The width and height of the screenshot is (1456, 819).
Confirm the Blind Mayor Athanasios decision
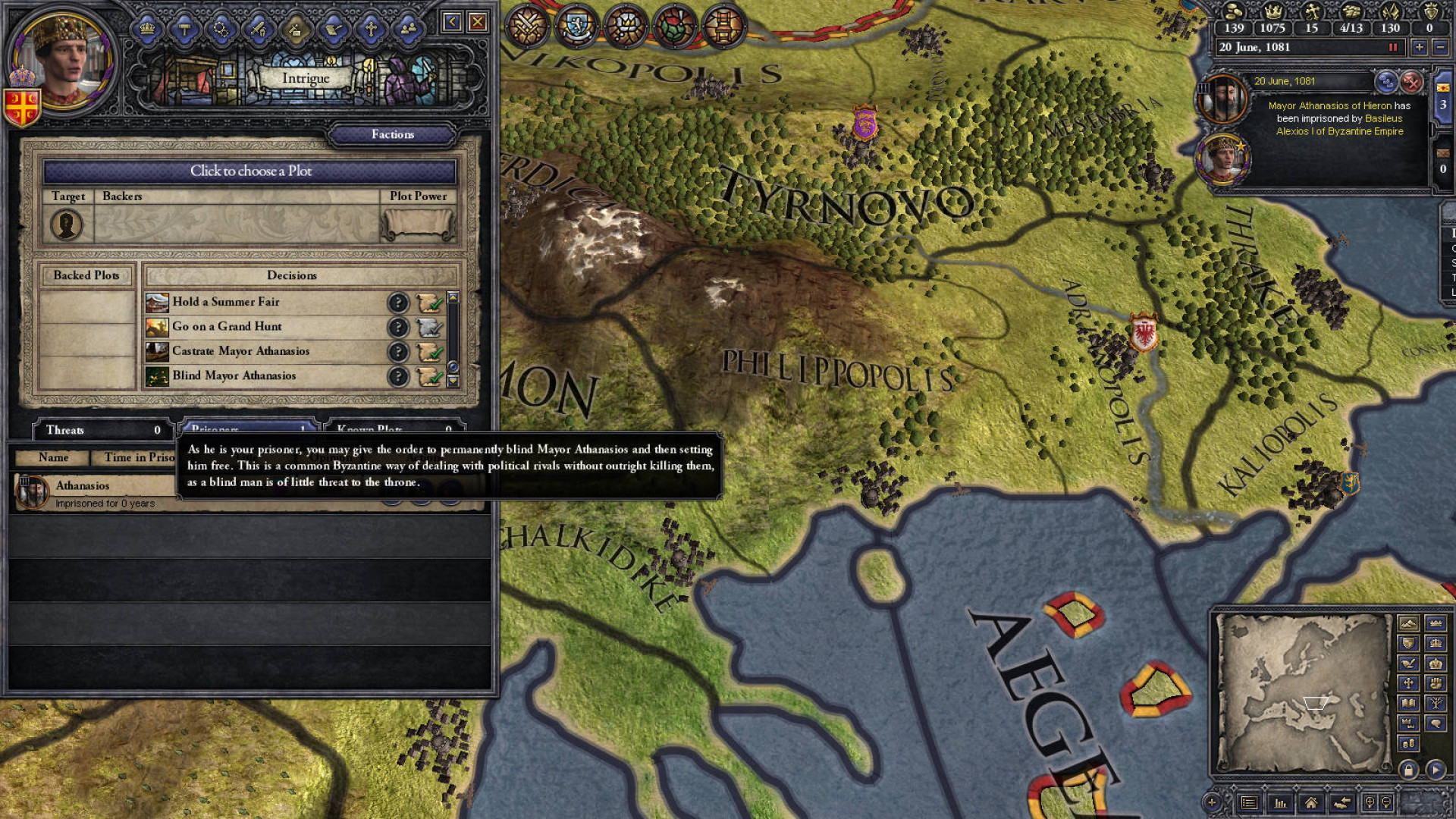429,376
